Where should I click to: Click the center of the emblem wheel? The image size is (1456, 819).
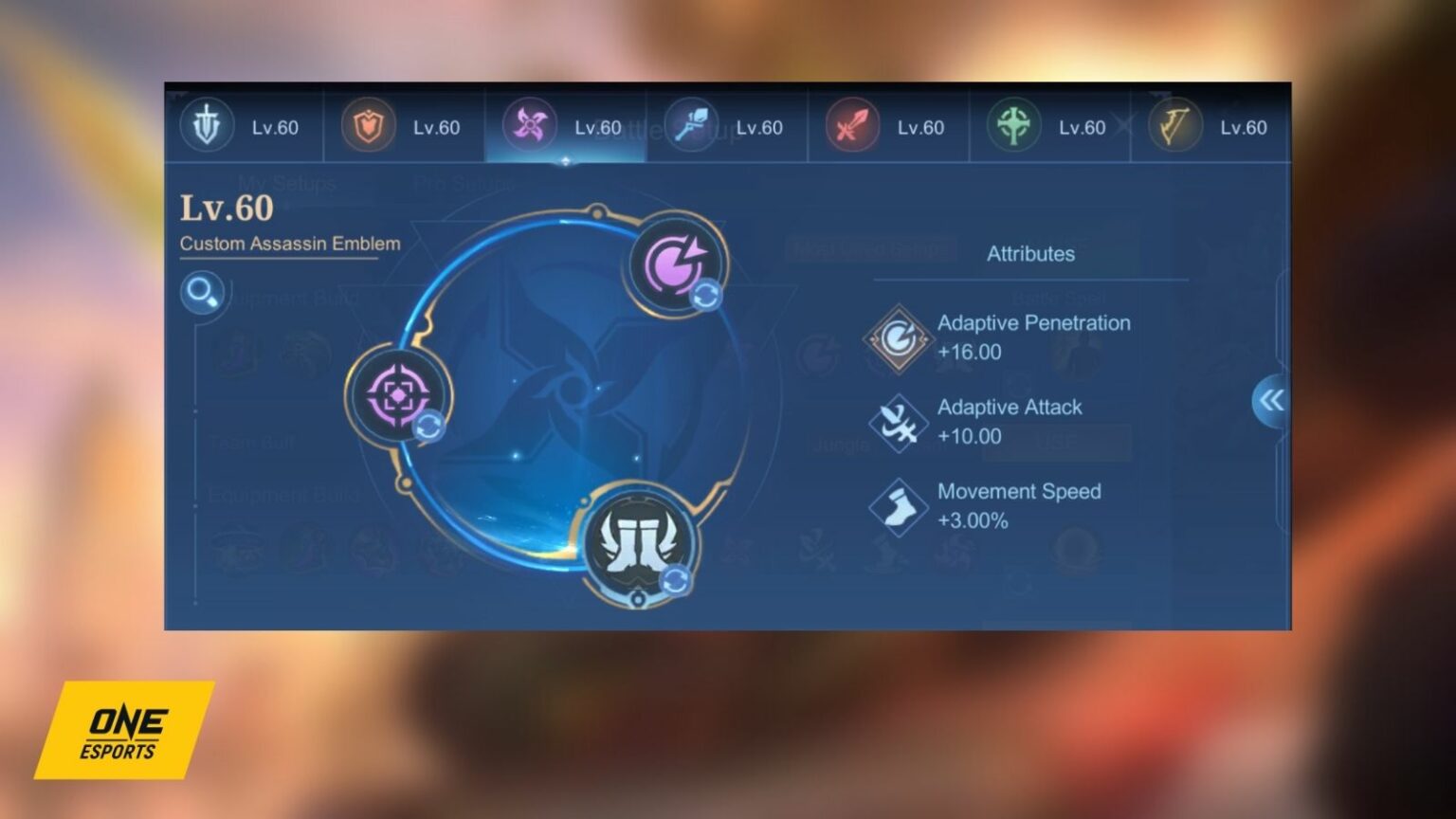566,393
